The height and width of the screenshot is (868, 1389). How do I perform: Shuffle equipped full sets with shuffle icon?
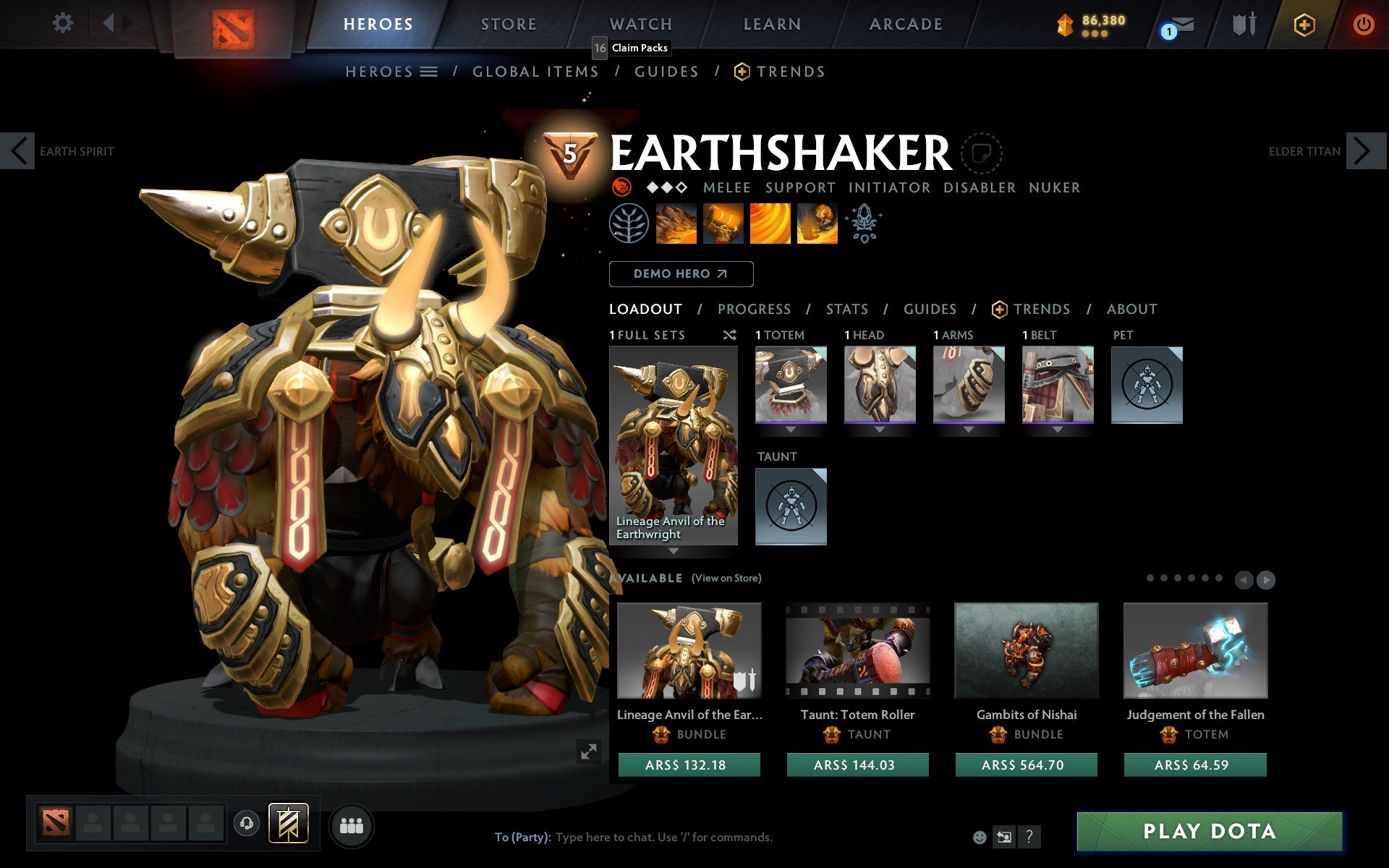pos(729,335)
